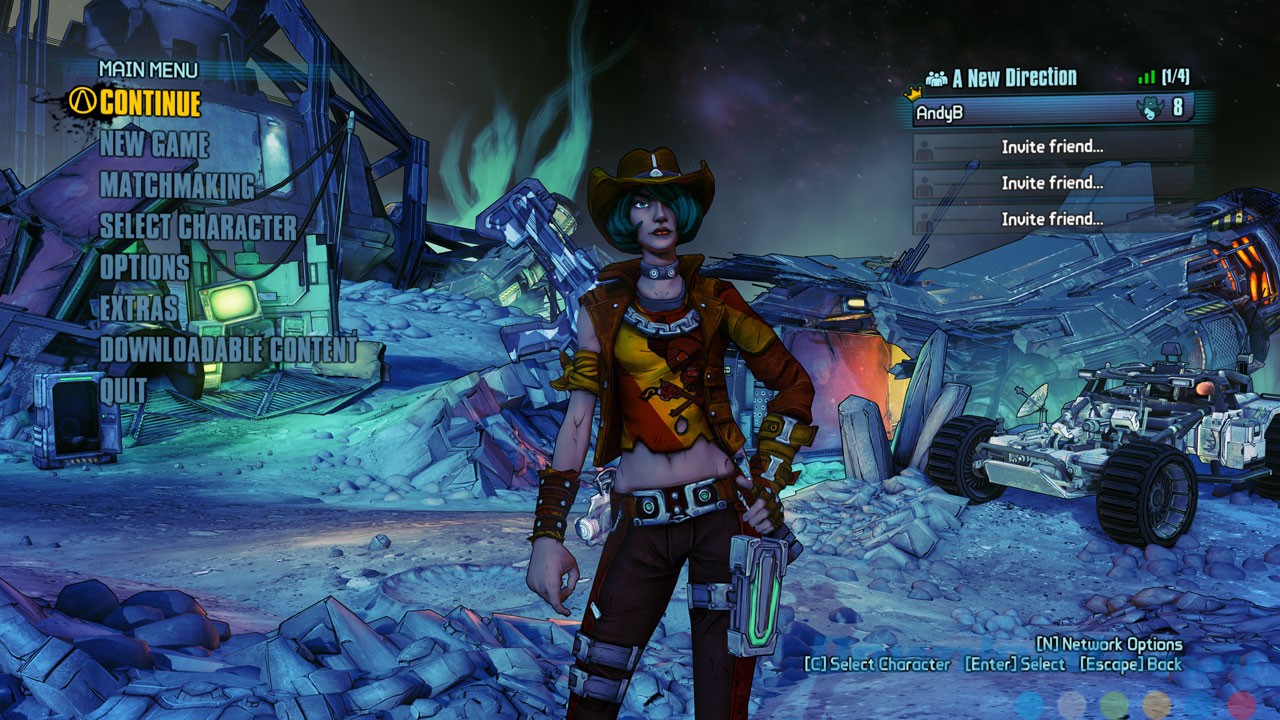Select the AndyB player row

[x=1052, y=110]
